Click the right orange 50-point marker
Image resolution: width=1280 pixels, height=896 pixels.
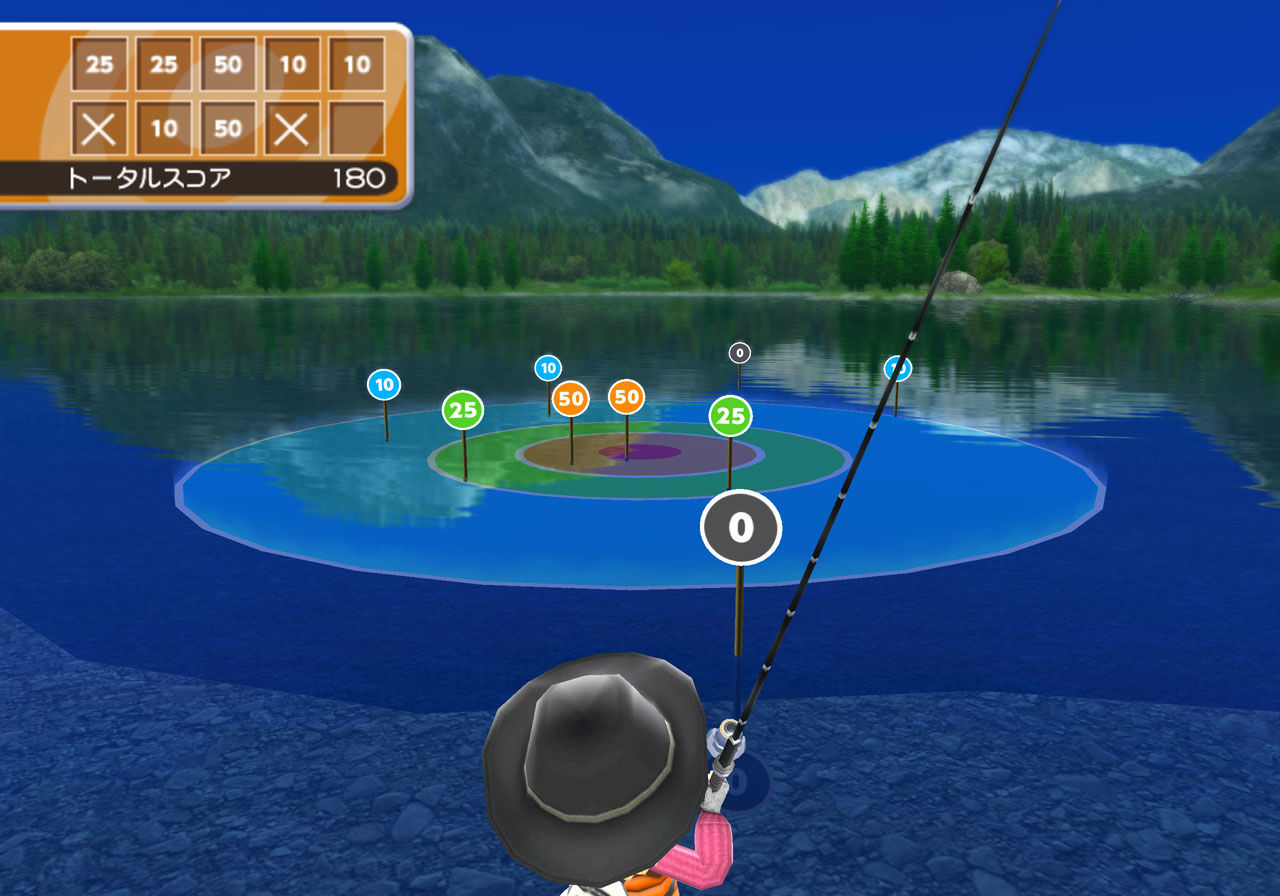(628, 399)
